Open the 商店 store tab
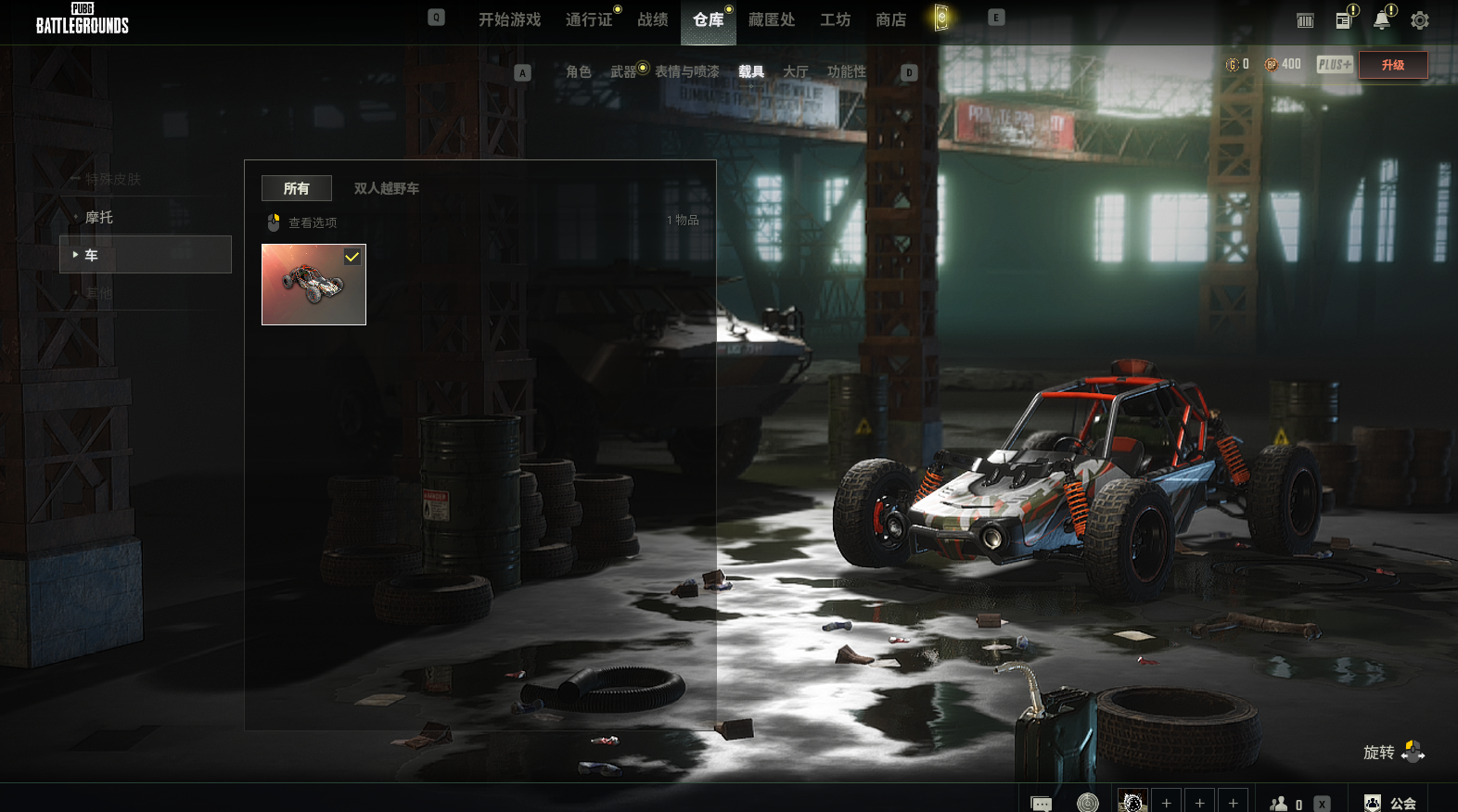 [x=890, y=19]
